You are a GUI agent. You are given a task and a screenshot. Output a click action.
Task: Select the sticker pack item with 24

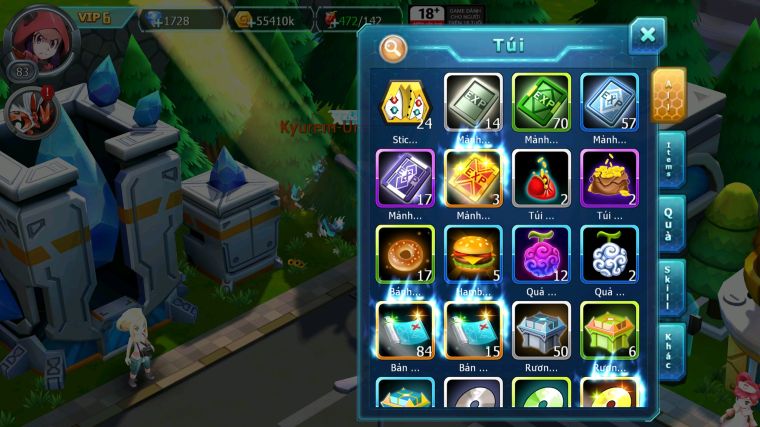pos(405,102)
